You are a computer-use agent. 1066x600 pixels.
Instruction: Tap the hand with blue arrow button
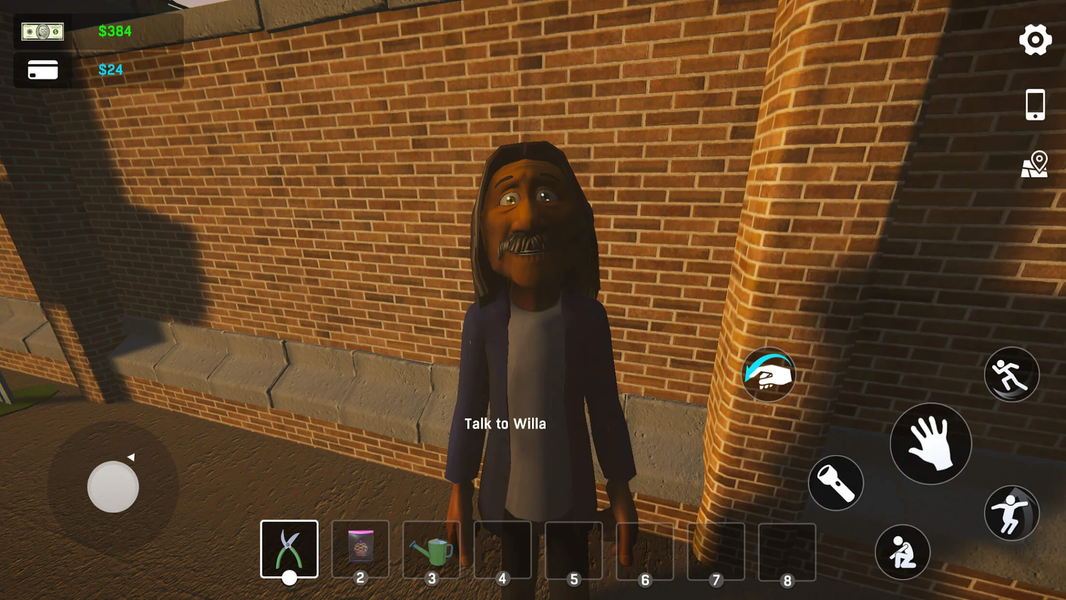(x=768, y=374)
